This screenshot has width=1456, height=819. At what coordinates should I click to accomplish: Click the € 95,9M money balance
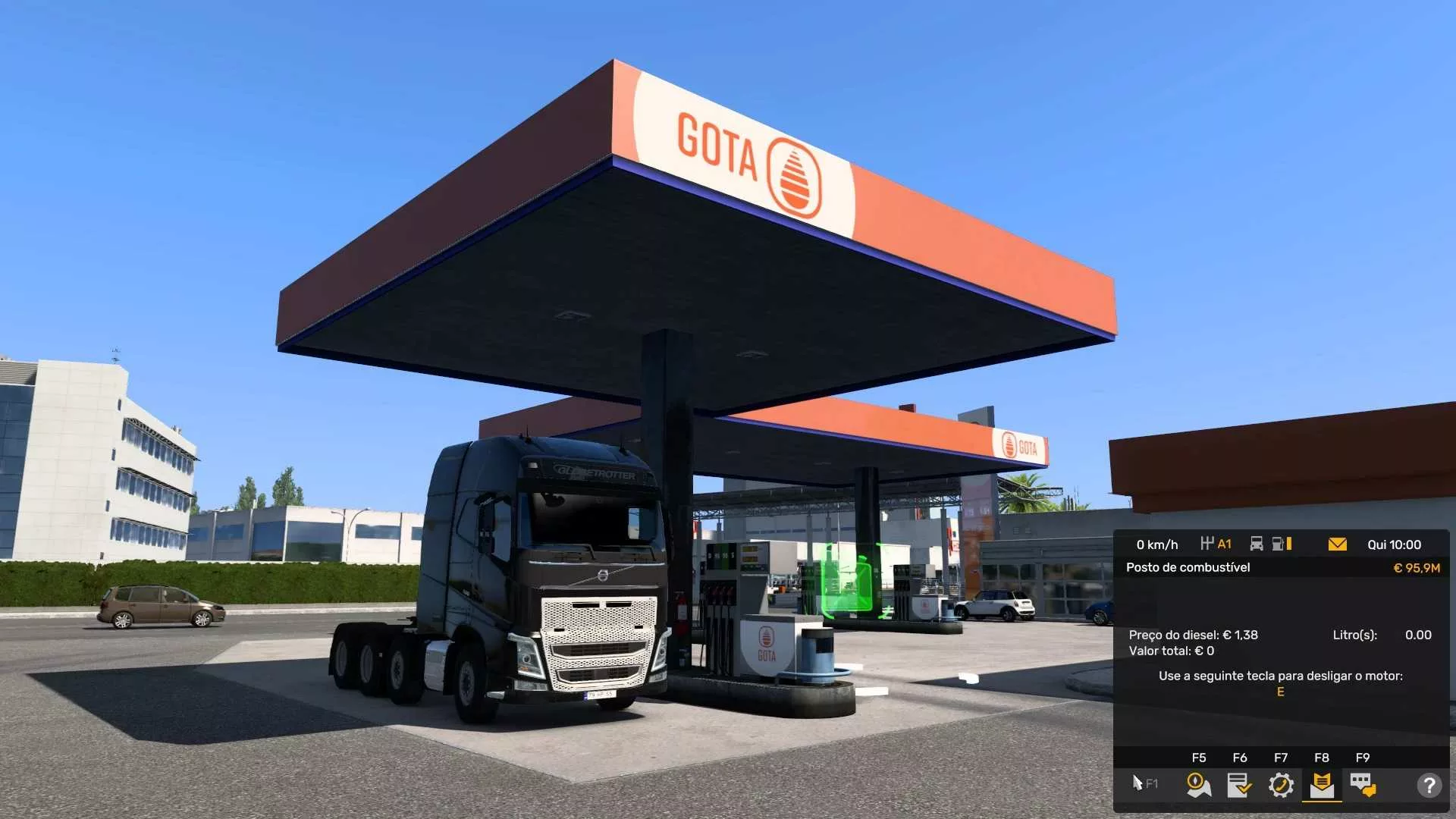click(x=1417, y=567)
